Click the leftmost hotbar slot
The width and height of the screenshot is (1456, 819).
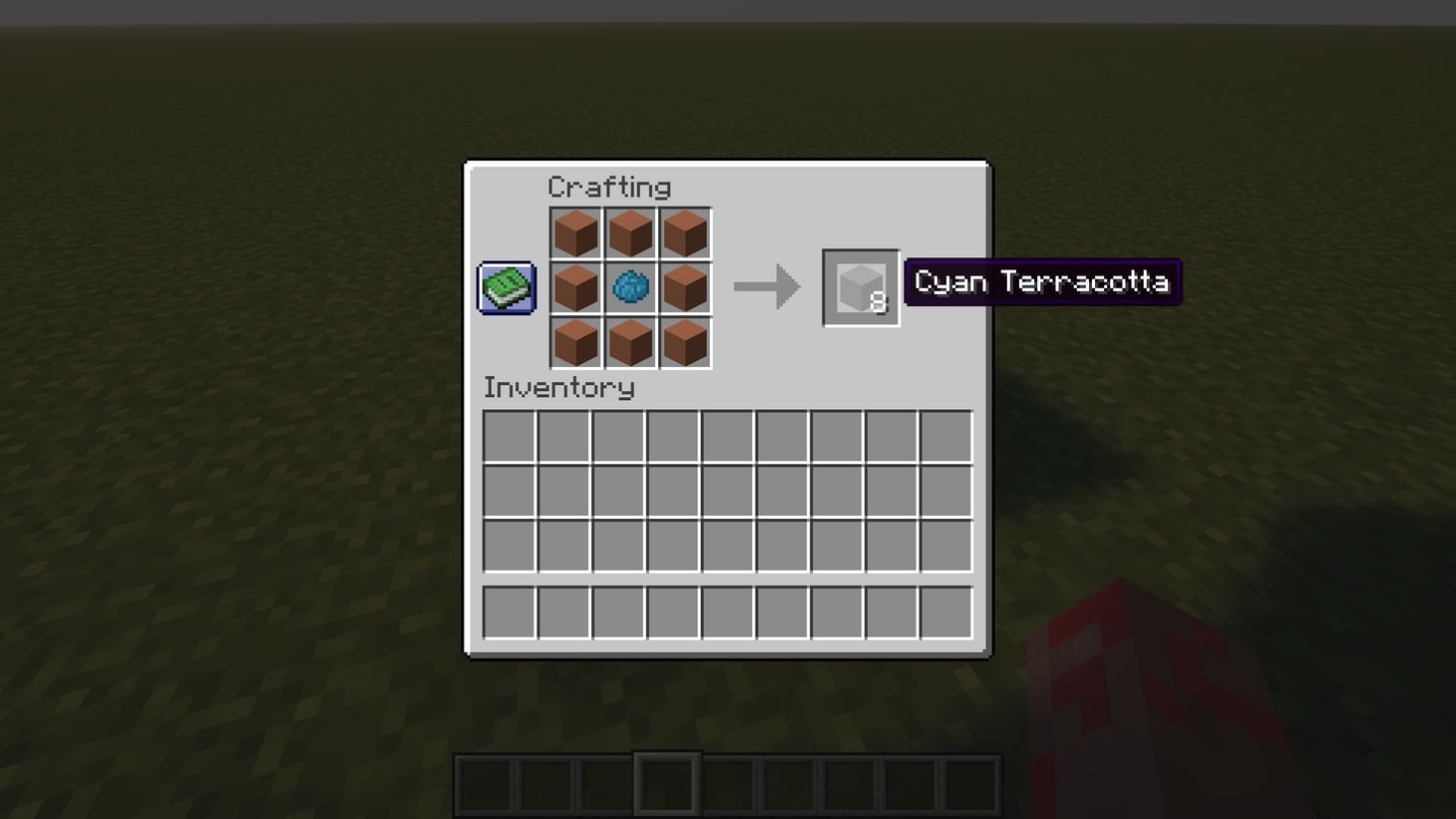pyautogui.click(x=483, y=783)
